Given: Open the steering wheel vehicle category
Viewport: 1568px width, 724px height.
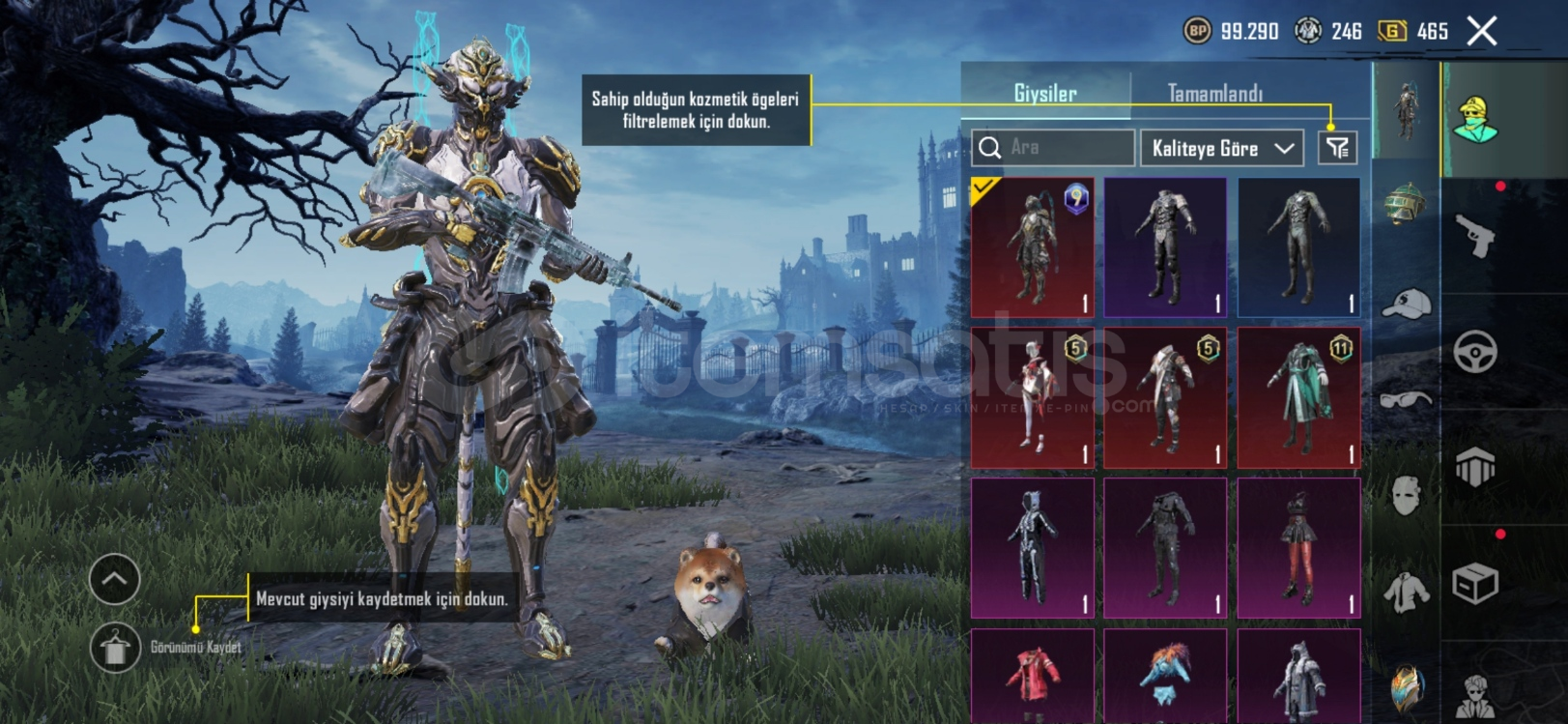Looking at the screenshot, I should click(x=1475, y=352).
